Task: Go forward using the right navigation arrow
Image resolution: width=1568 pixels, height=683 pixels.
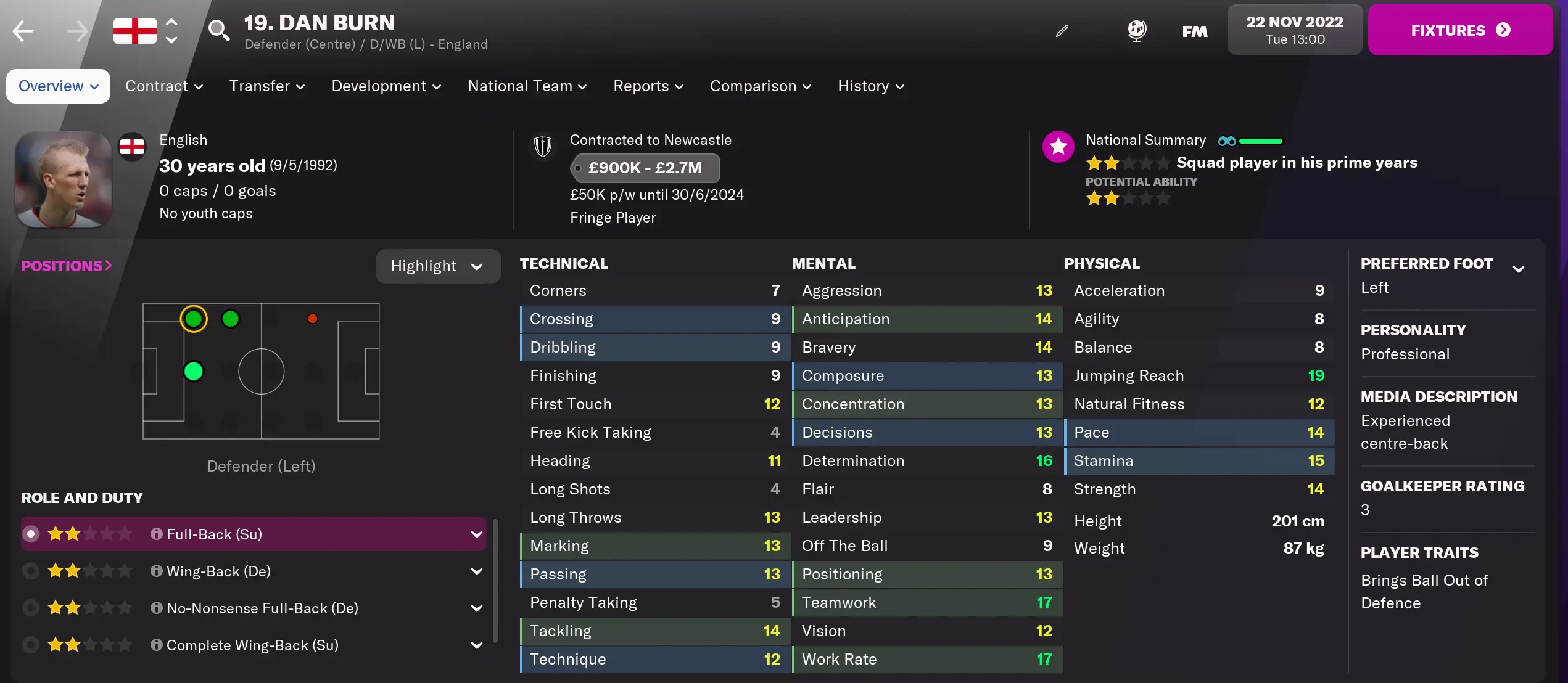Action: (78, 30)
